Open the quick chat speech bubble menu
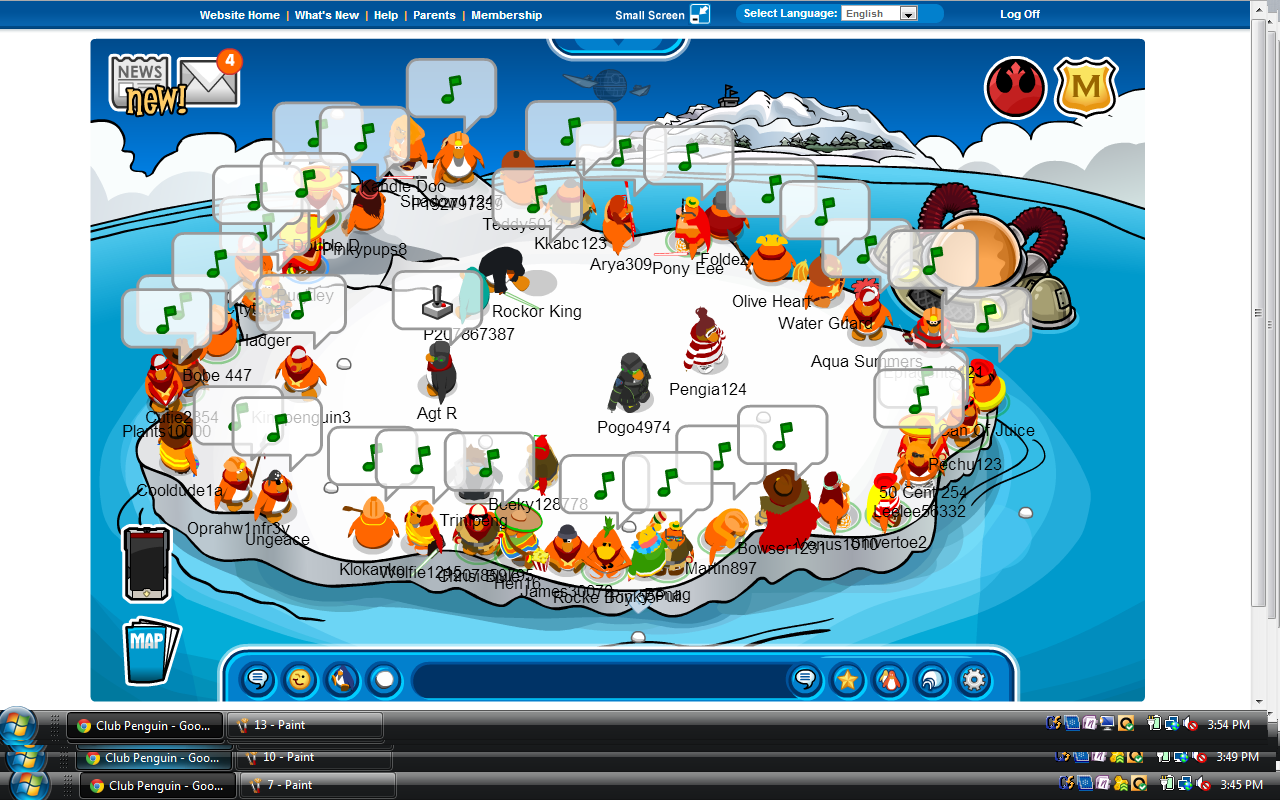This screenshot has width=1280, height=800. coord(257,681)
